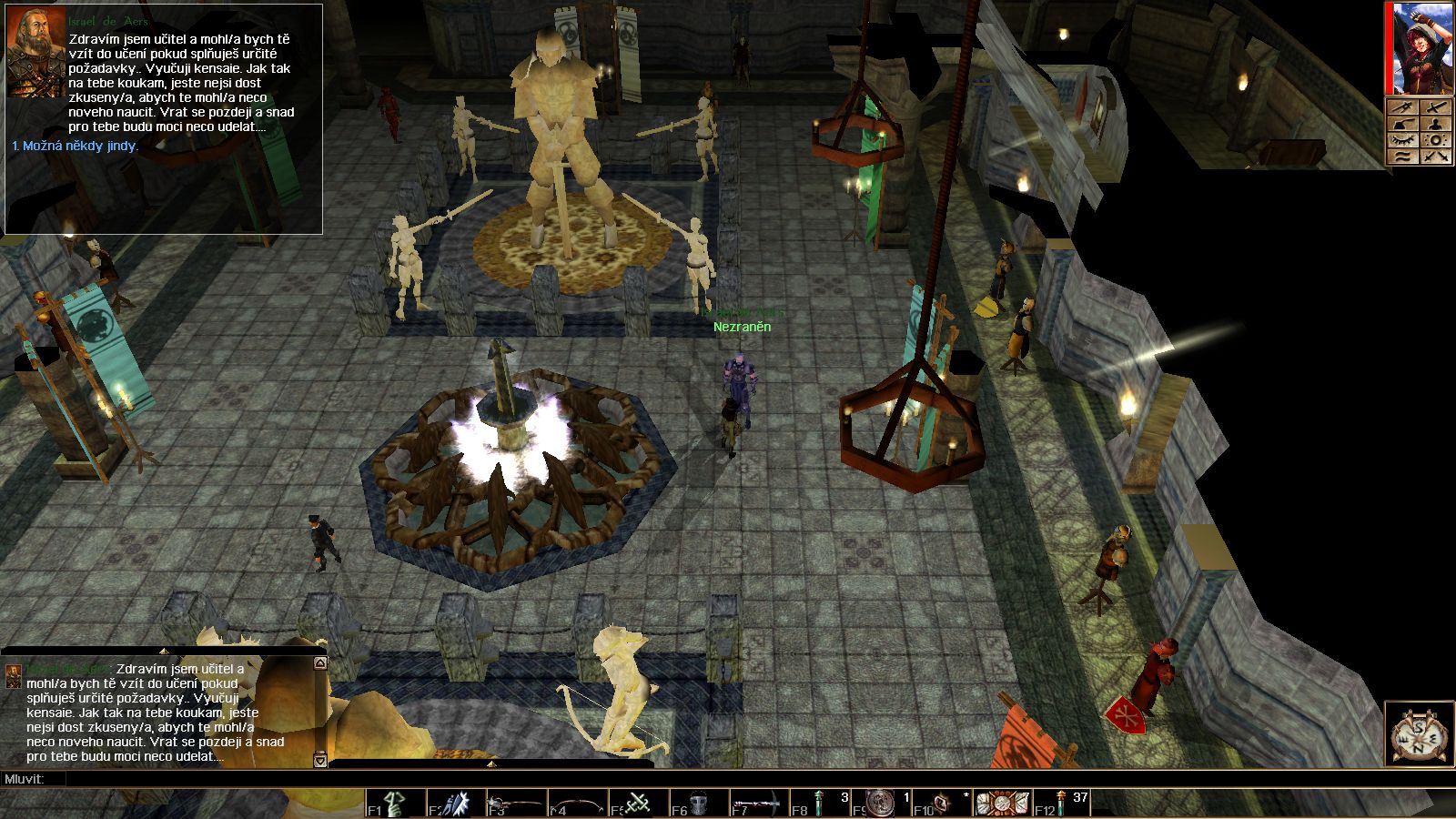Select the bow in quickslot F4
1456x819 pixels.
(577, 804)
